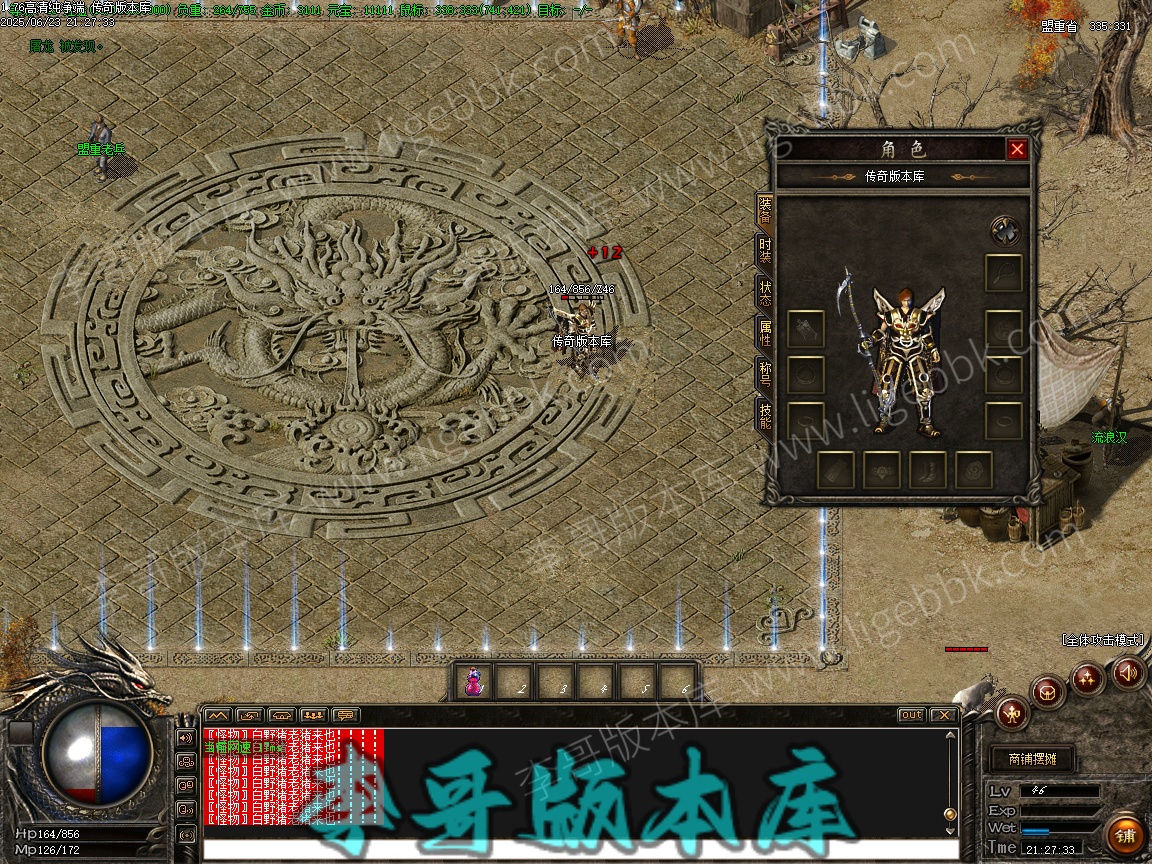Select the boots equipment slot
This screenshot has height=864, width=1152.
928,470
